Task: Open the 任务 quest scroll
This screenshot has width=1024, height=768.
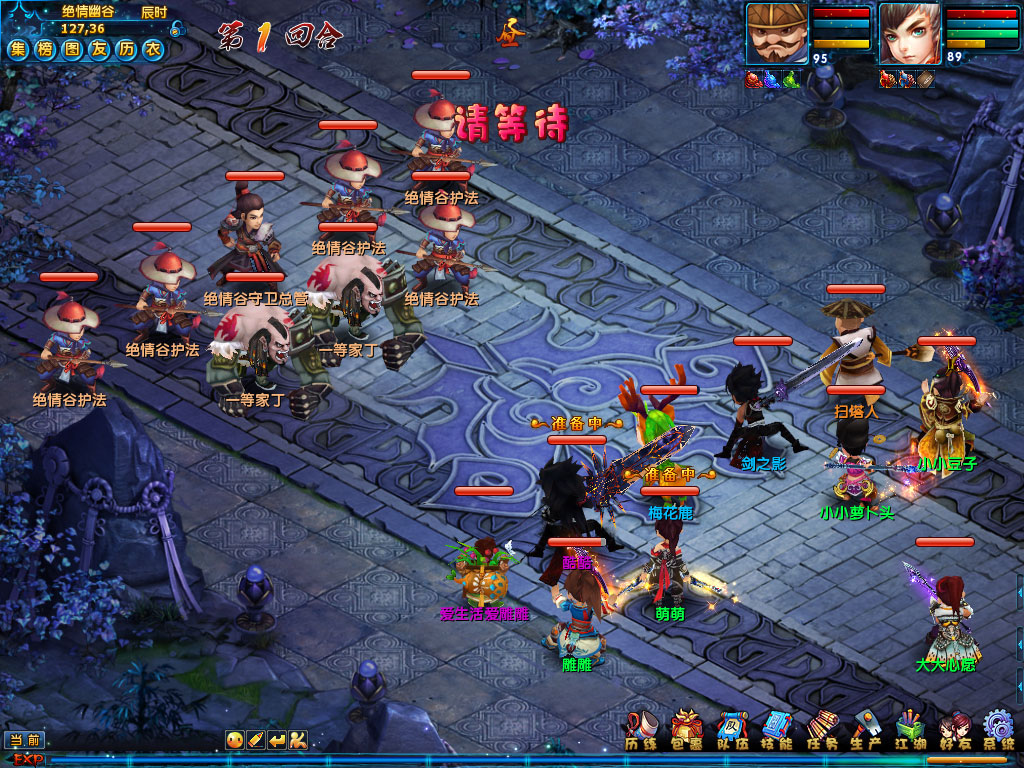Action: pos(822,729)
